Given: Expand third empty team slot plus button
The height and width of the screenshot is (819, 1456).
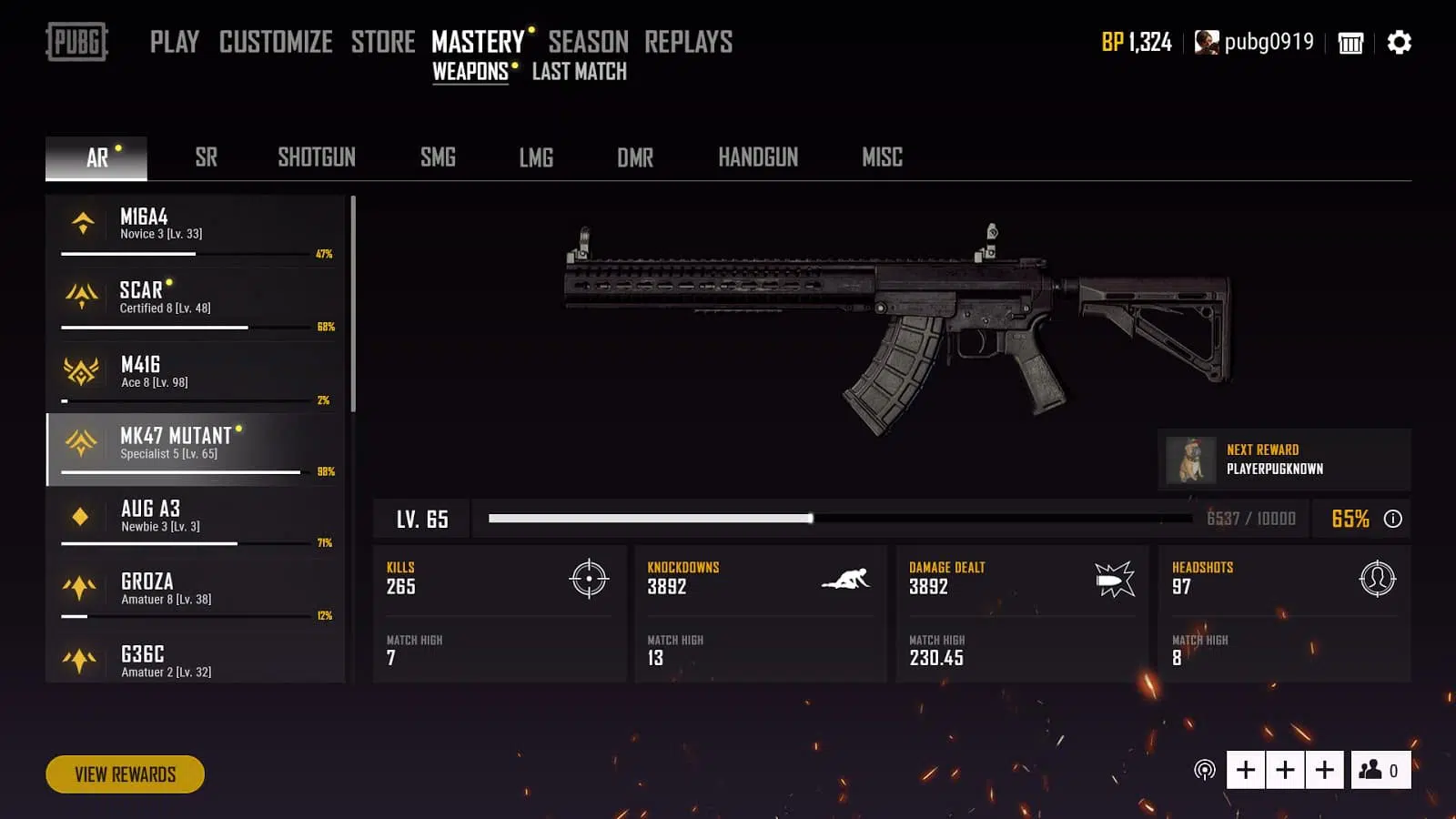Looking at the screenshot, I should pos(1325,769).
